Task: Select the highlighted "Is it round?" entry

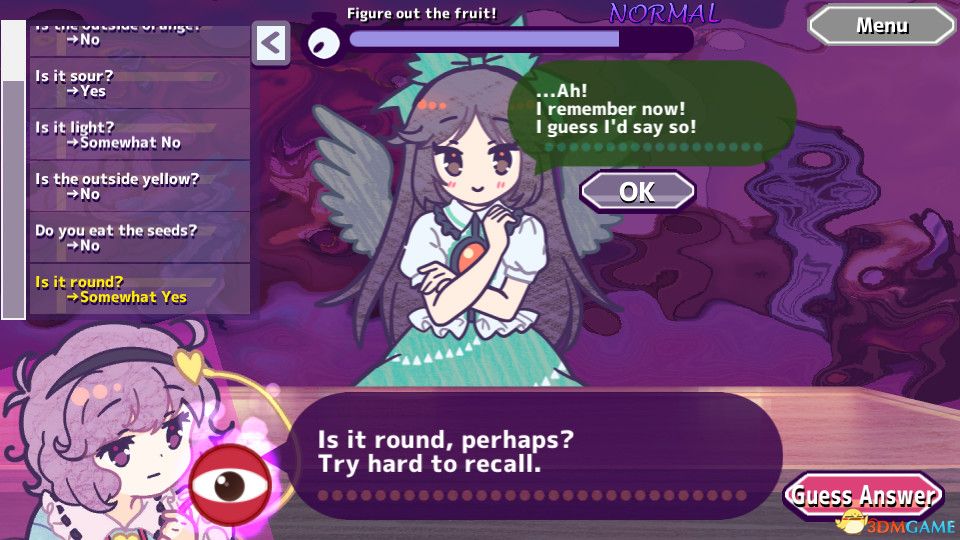Action: tap(139, 290)
